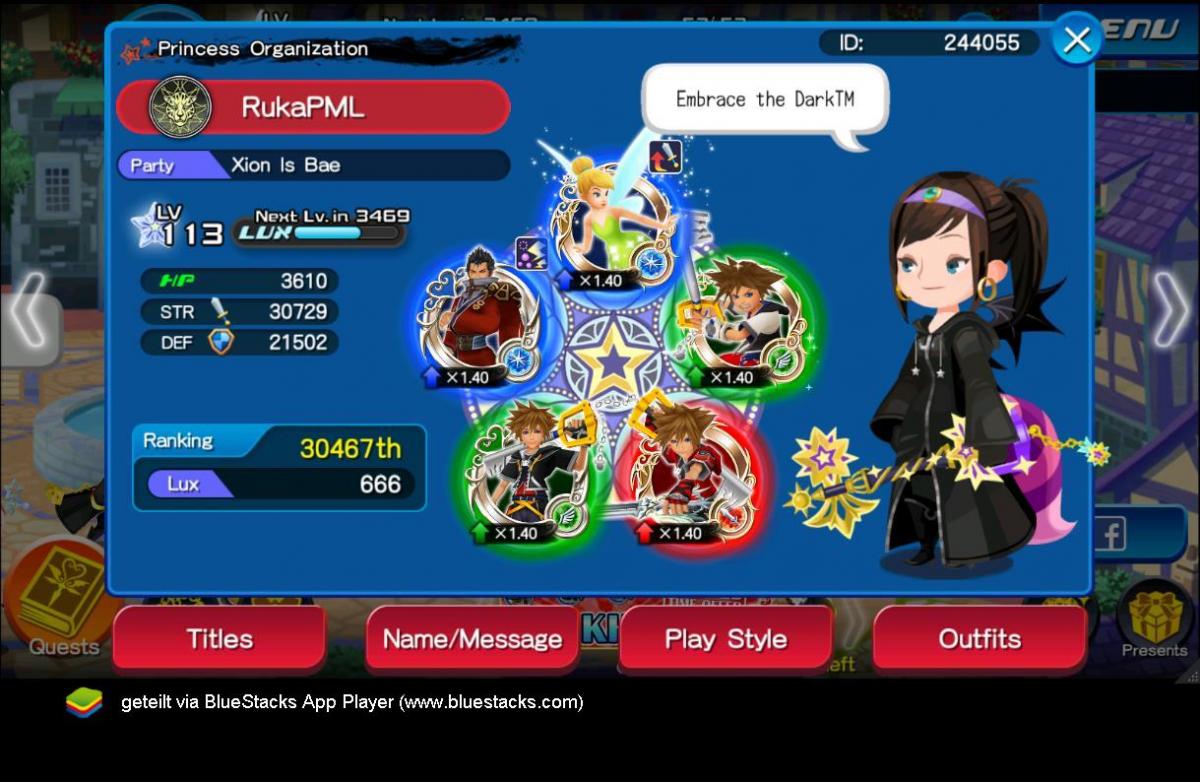
Task: Open the Outfits menu
Action: [979, 639]
